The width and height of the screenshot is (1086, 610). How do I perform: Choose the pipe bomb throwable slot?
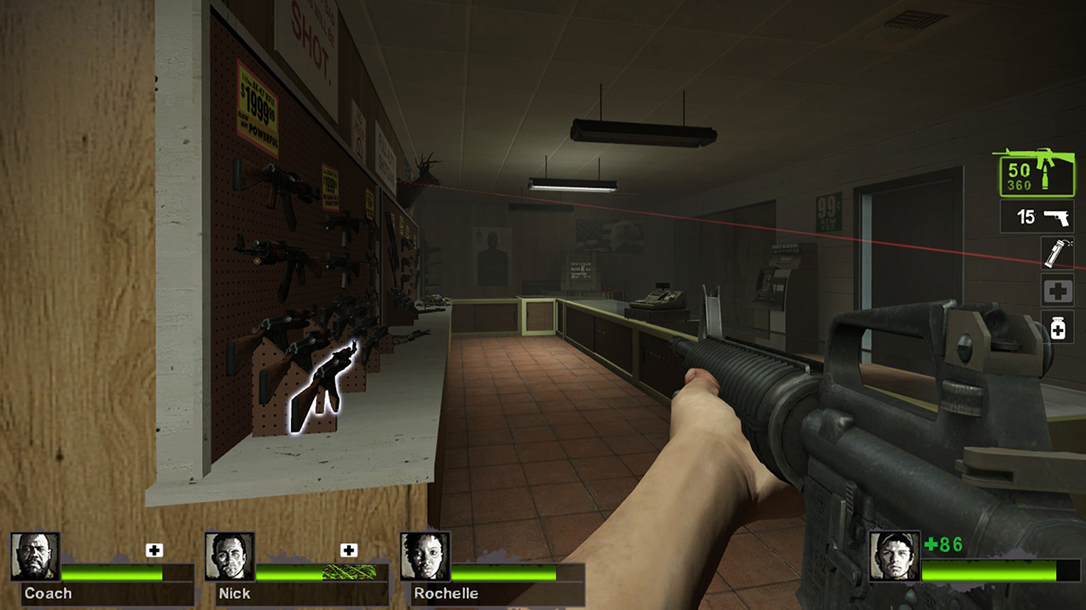pos(1057,253)
